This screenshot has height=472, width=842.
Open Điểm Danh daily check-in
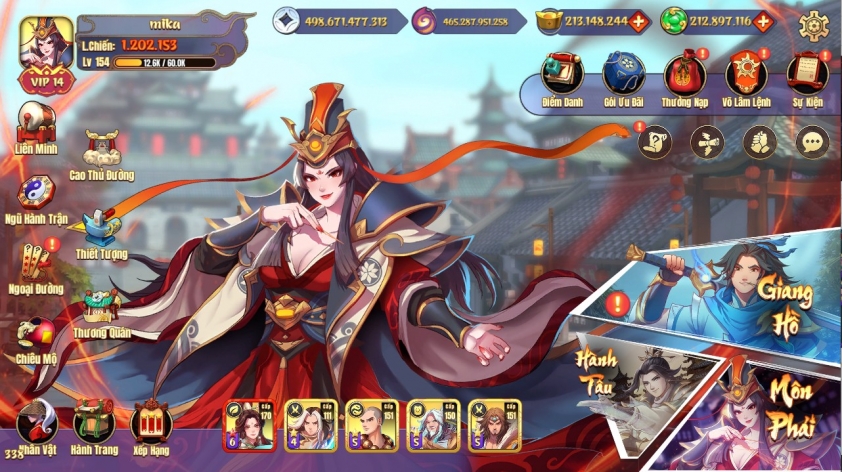point(561,73)
